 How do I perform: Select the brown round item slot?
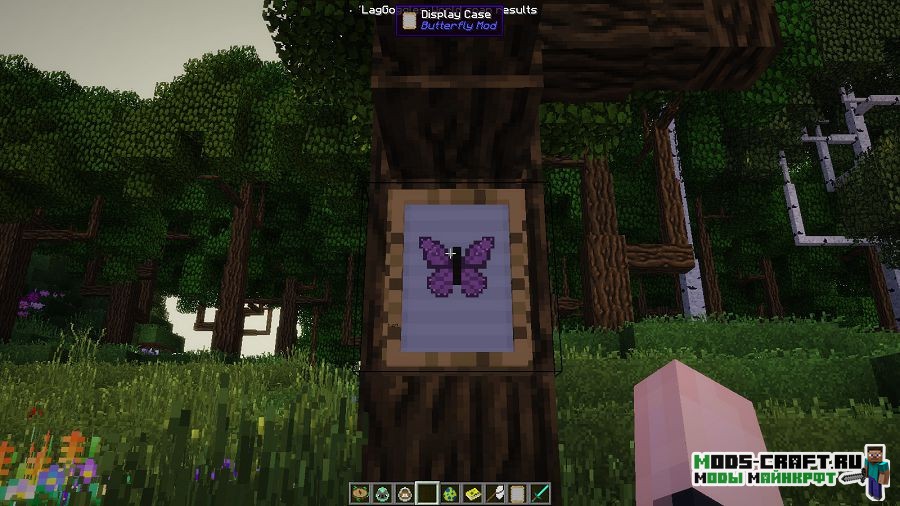(x=405, y=493)
